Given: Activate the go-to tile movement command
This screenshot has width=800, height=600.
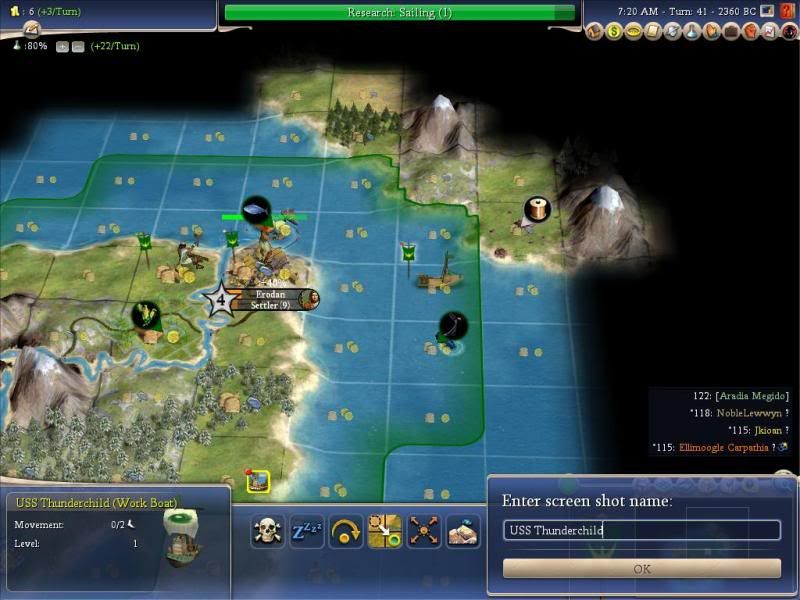Looking at the screenshot, I should coord(384,531).
